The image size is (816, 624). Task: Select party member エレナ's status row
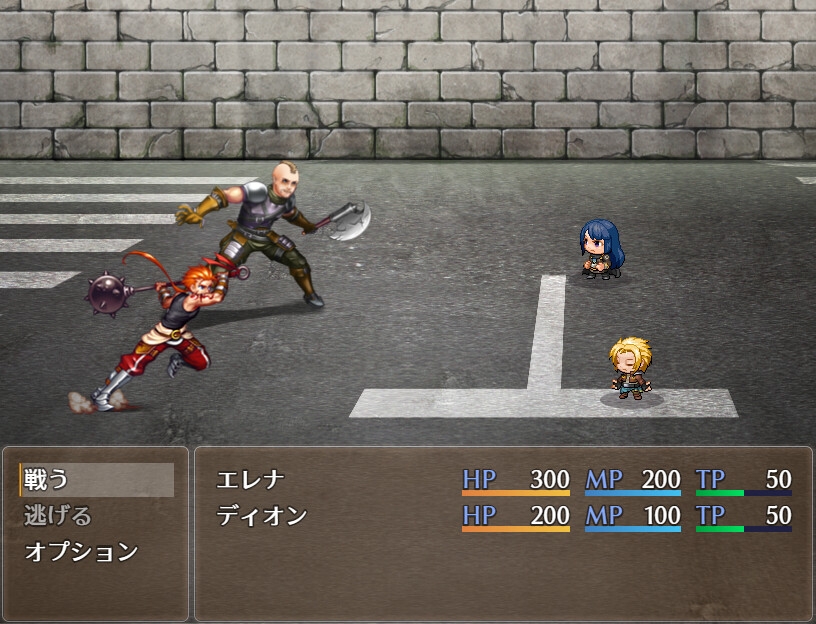[502, 480]
